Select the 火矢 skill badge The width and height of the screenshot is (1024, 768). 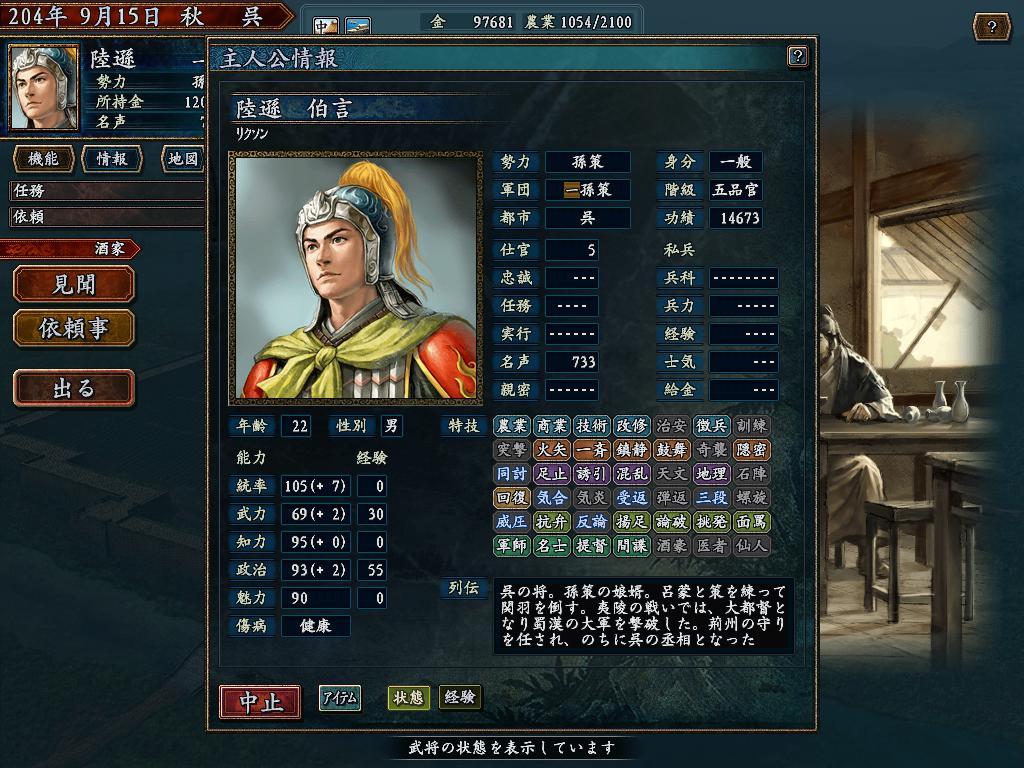[551, 450]
